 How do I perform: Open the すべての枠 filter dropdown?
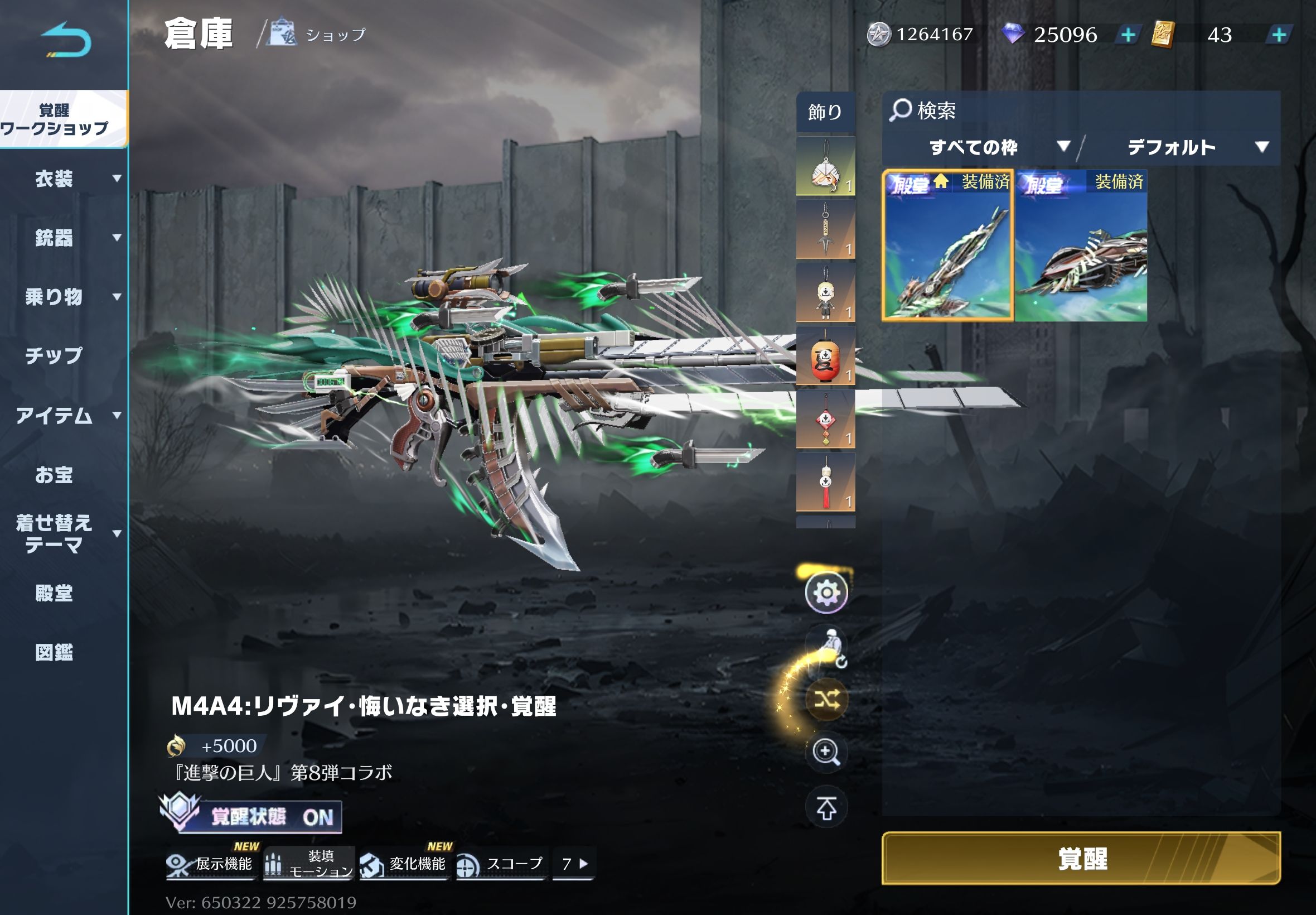tap(998, 147)
